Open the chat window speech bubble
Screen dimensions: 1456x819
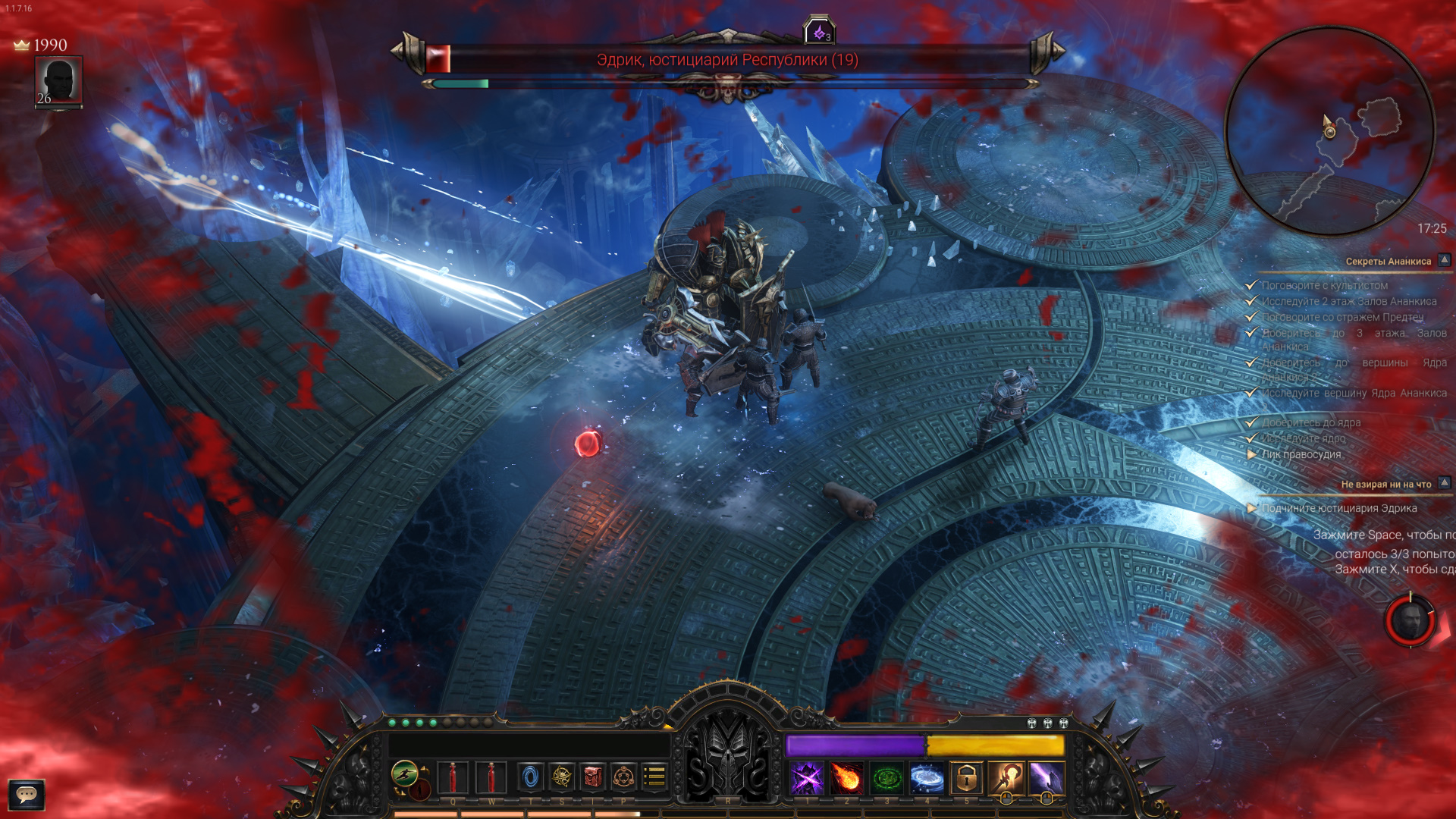coord(27,794)
